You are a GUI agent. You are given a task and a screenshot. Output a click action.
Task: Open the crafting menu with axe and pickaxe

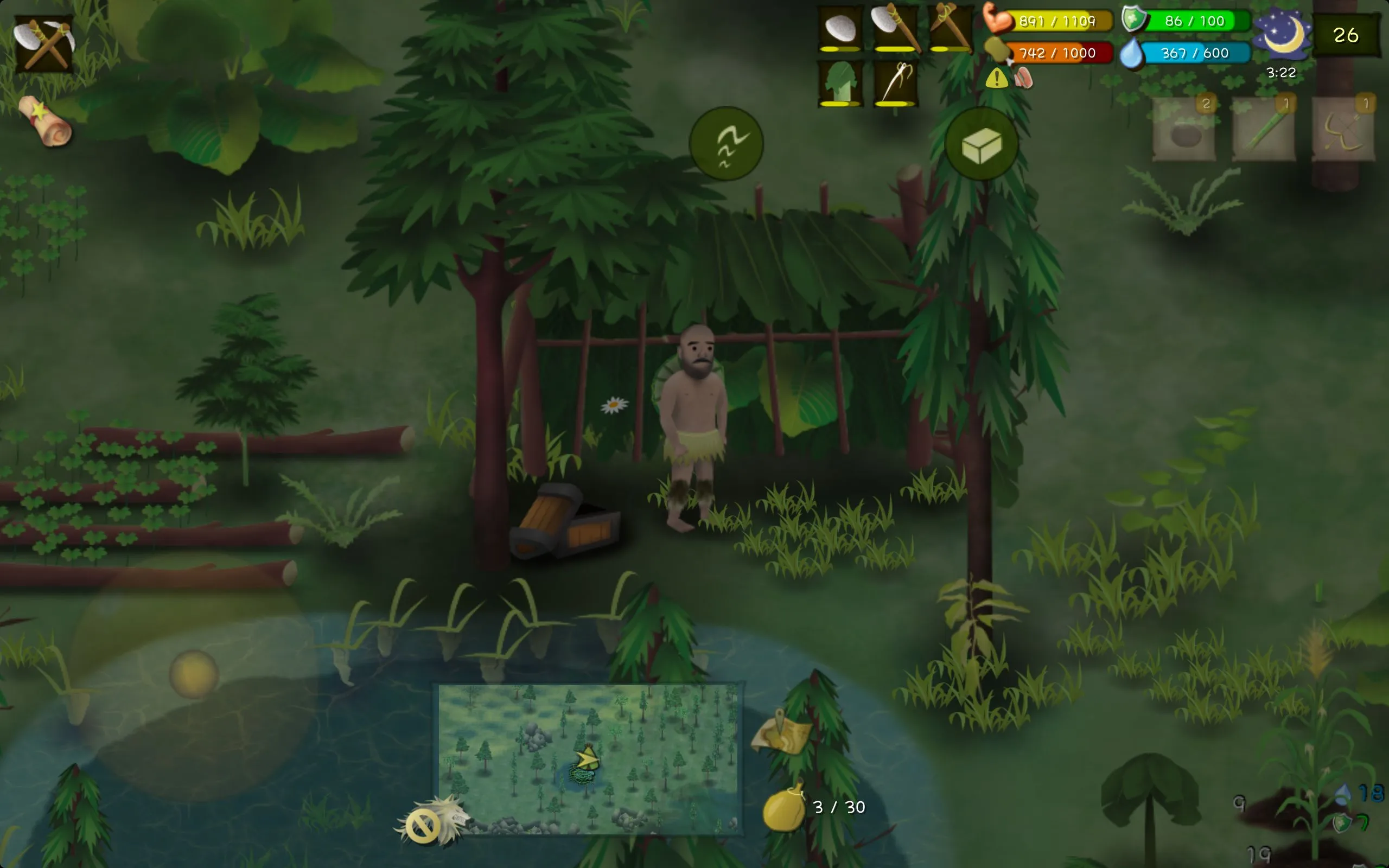point(43,43)
